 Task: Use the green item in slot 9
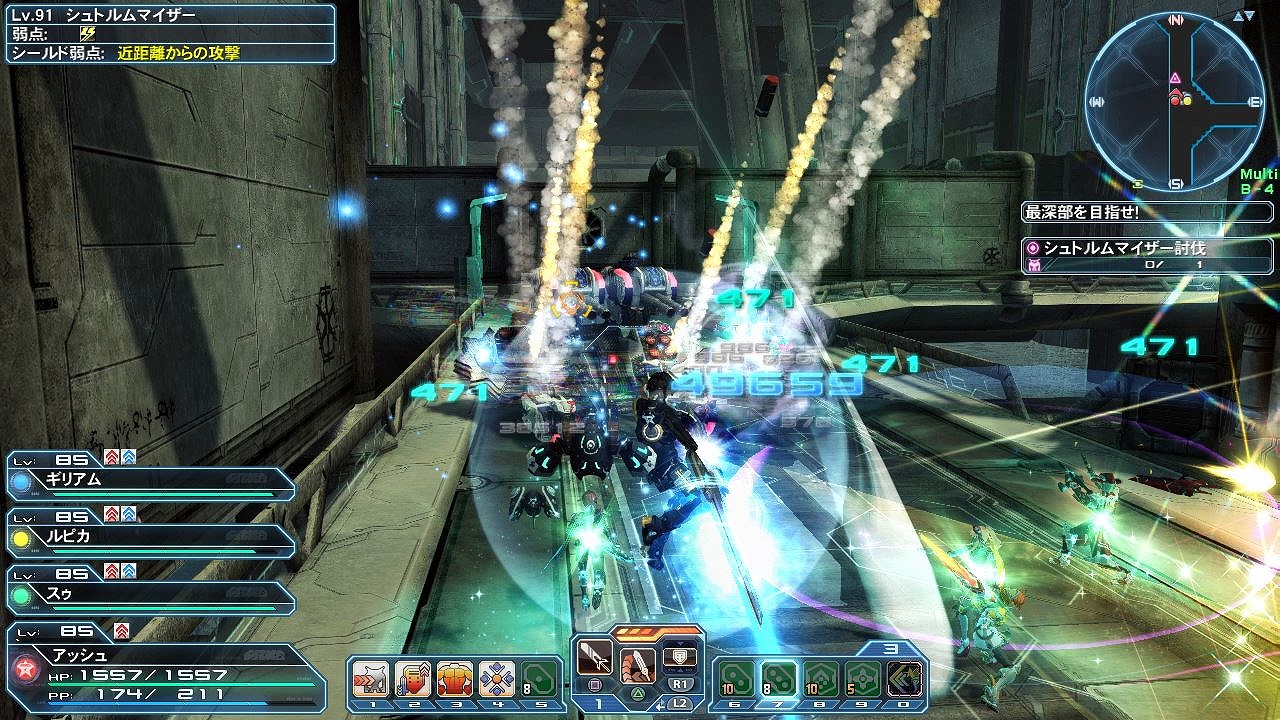pyautogui.click(x=863, y=679)
